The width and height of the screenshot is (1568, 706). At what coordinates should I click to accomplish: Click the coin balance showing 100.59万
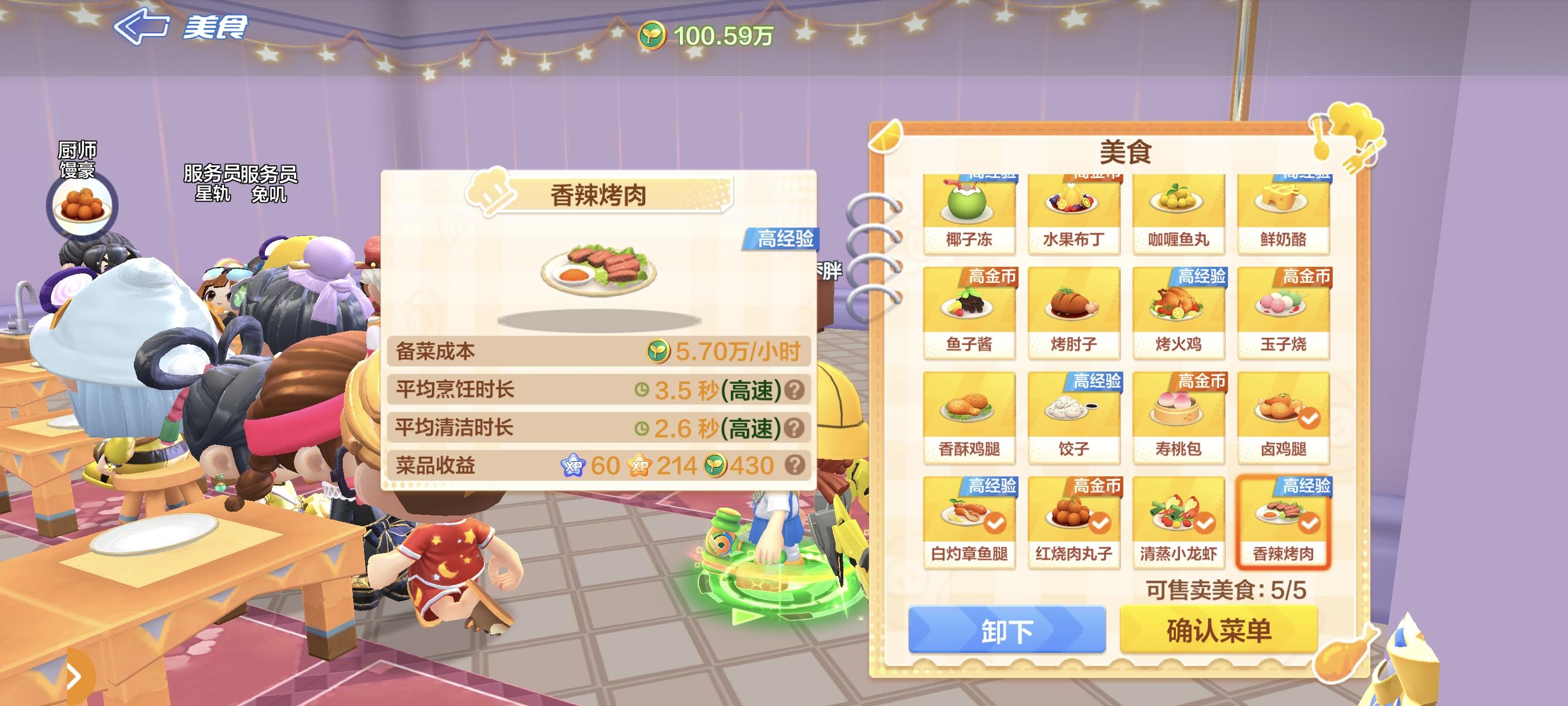[x=710, y=37]
